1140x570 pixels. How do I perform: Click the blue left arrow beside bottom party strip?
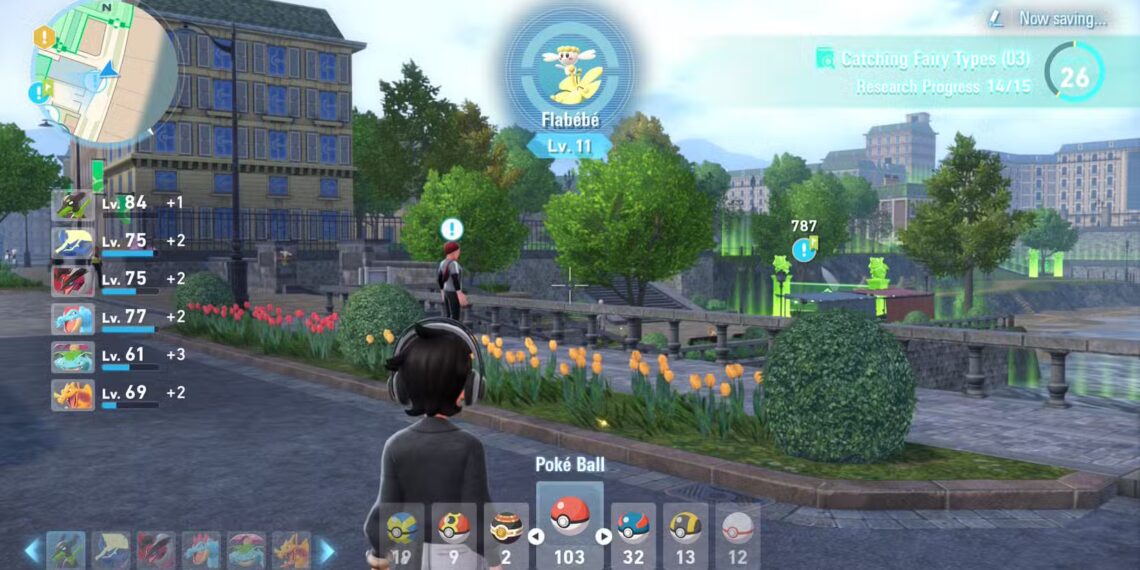pyautogui.click(x=32, y=549)
